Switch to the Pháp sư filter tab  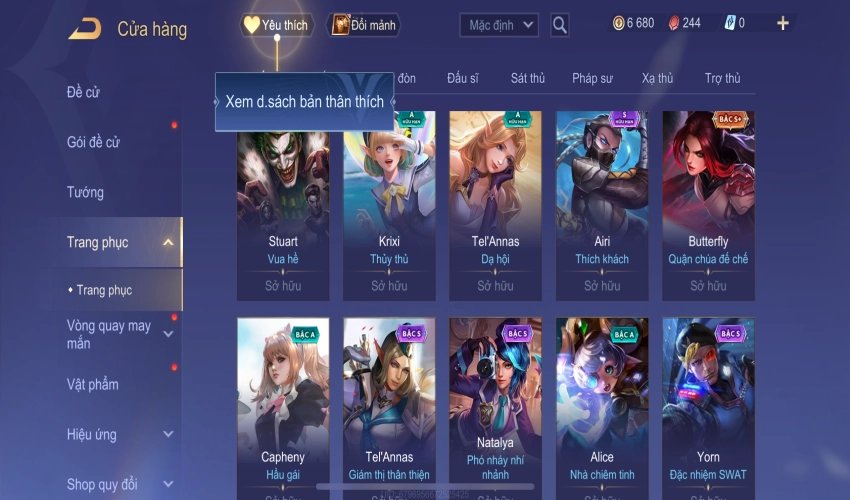coord(593,78)
